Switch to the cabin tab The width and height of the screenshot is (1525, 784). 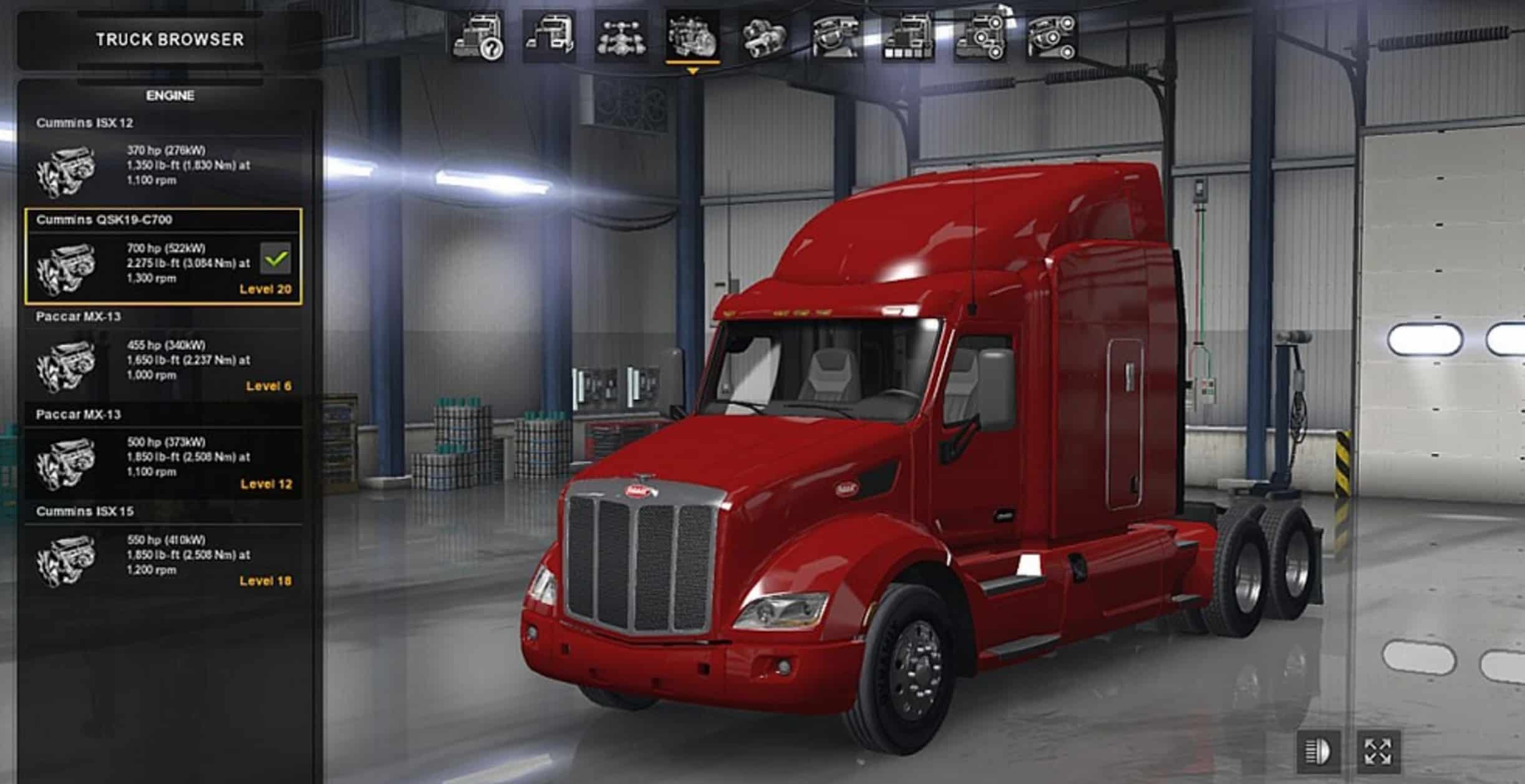(549, 37)
